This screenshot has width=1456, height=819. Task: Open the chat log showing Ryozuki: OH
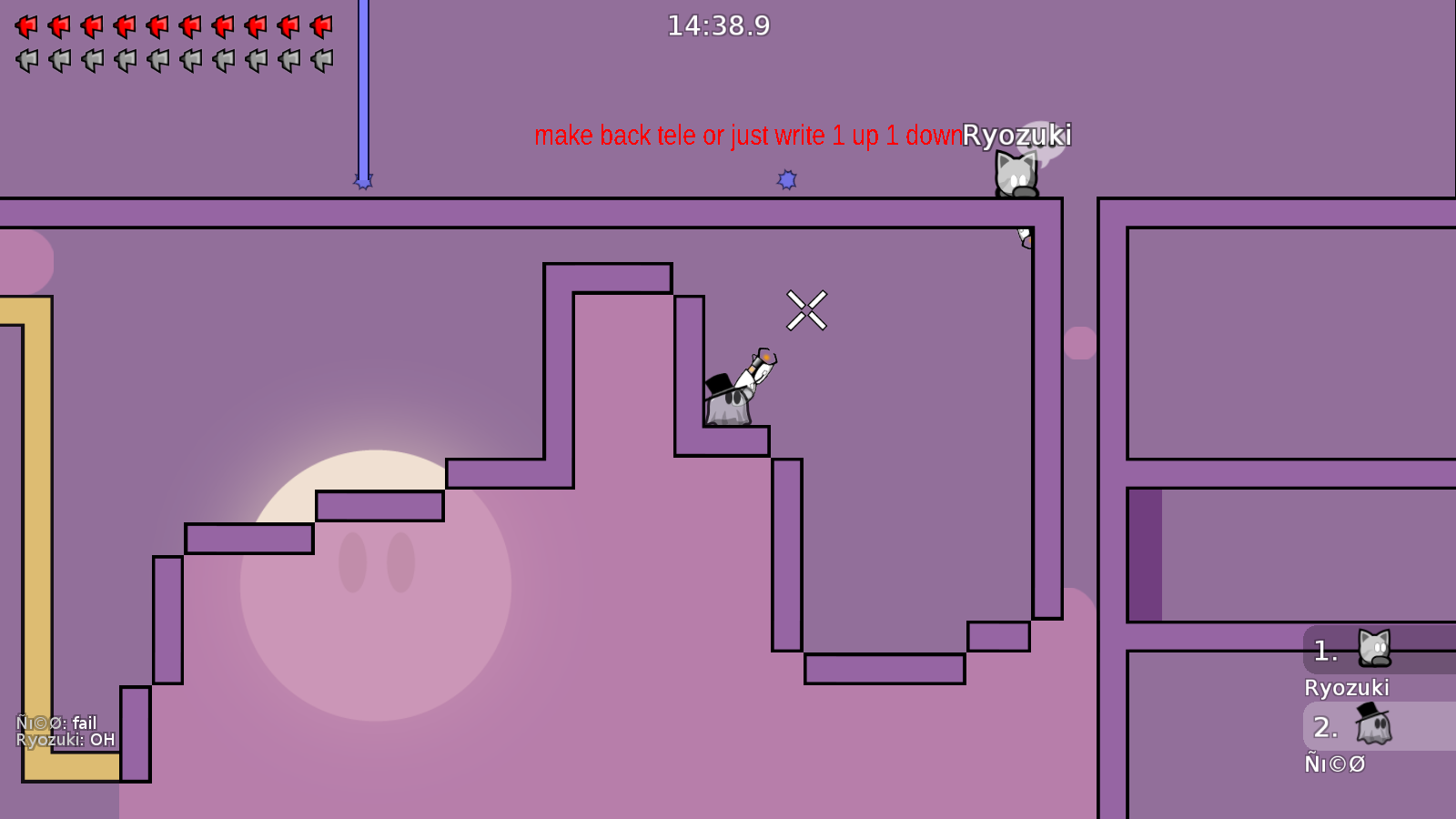pyautogui.click(x=64, y=739)
